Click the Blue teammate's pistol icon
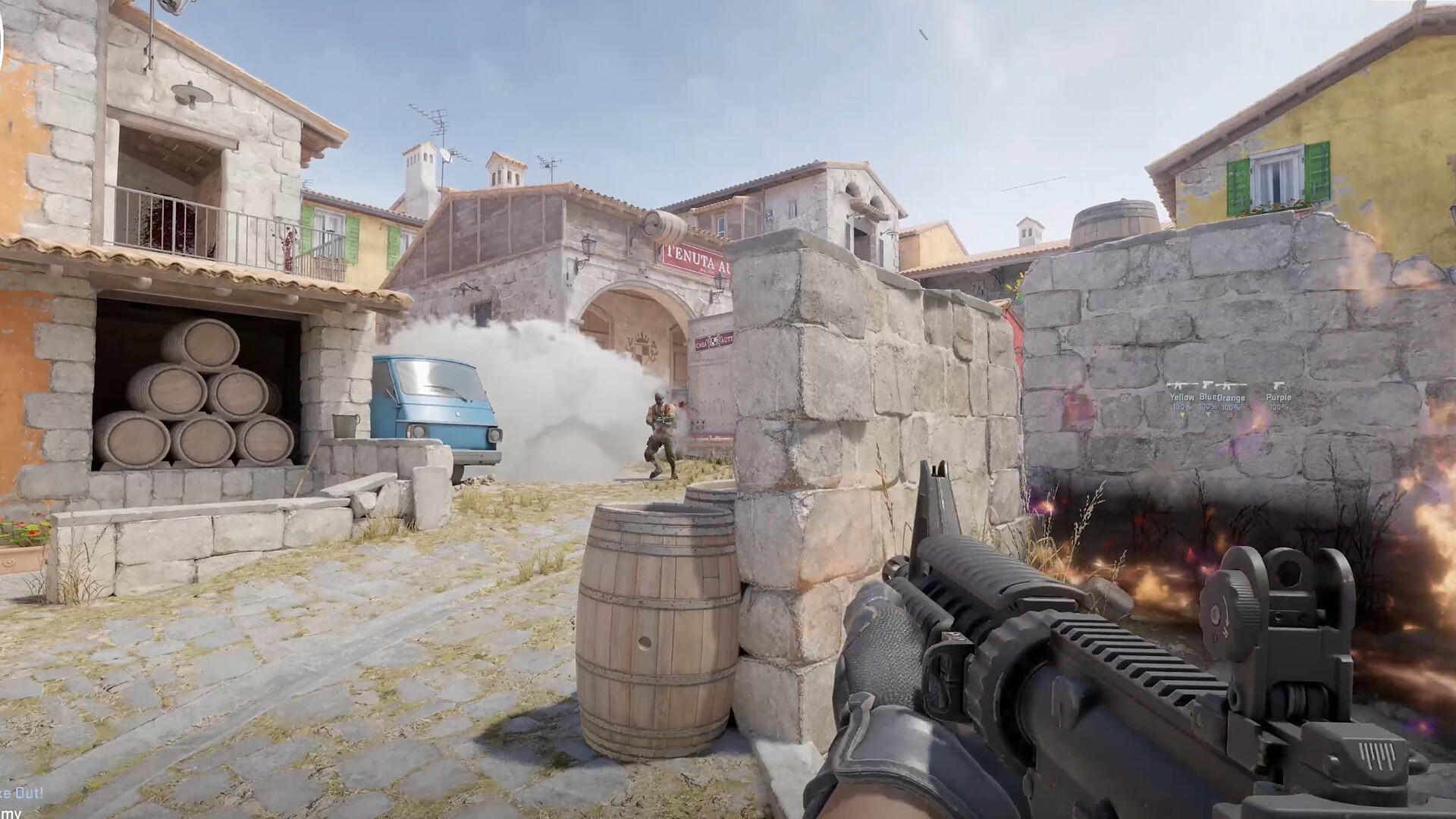The image size is (1456, 819). (1207, 384)
